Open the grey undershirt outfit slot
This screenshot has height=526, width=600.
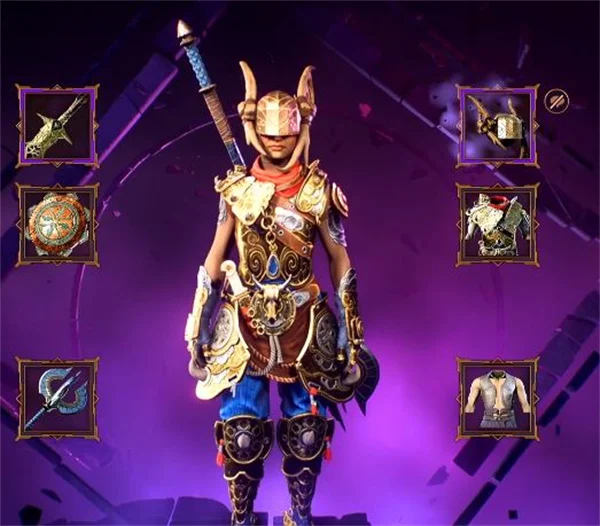[x=498, y=398]
